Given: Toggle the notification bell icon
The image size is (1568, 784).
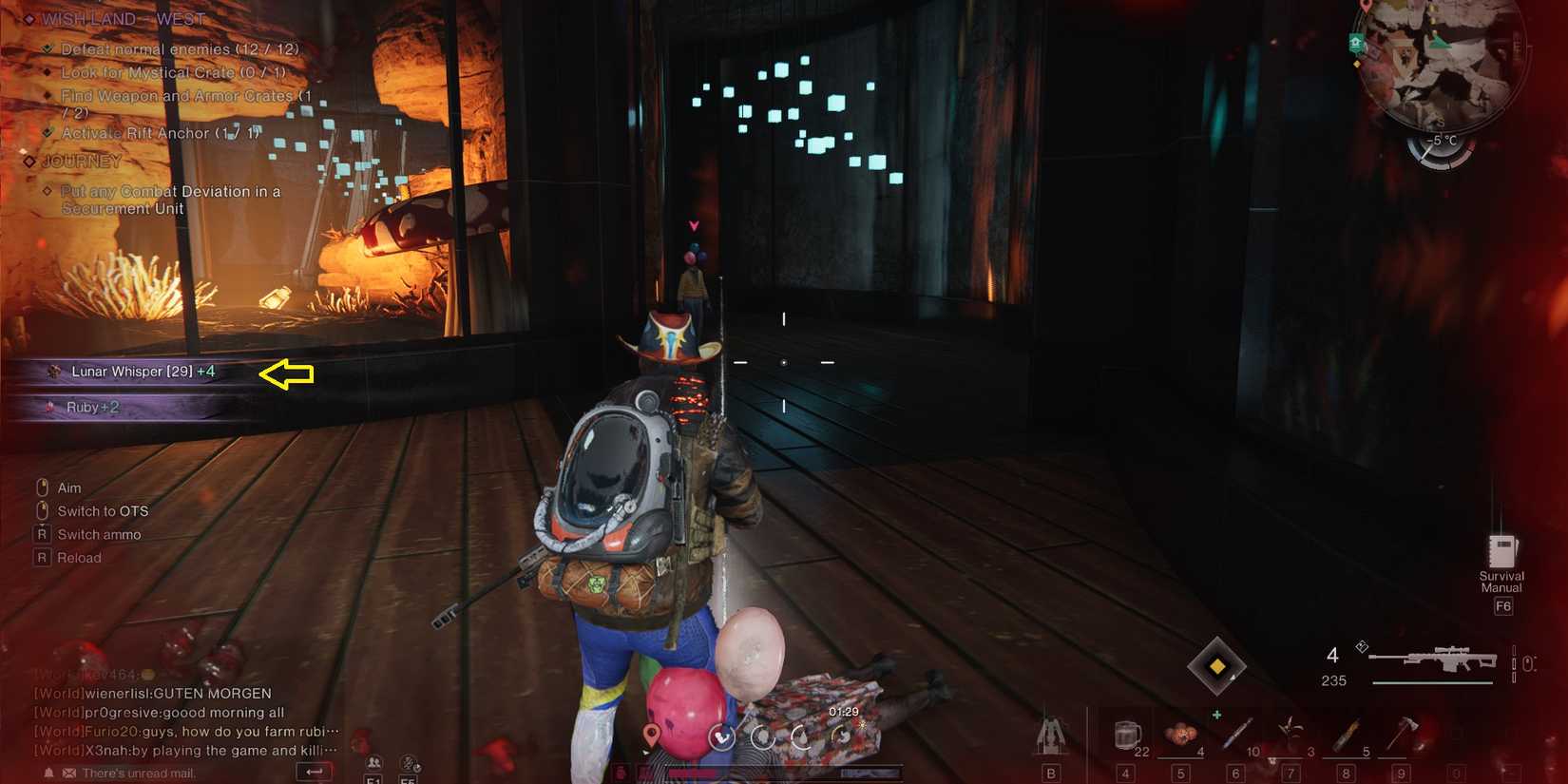Looking at the screenshot, I should (x=48, y=771).
